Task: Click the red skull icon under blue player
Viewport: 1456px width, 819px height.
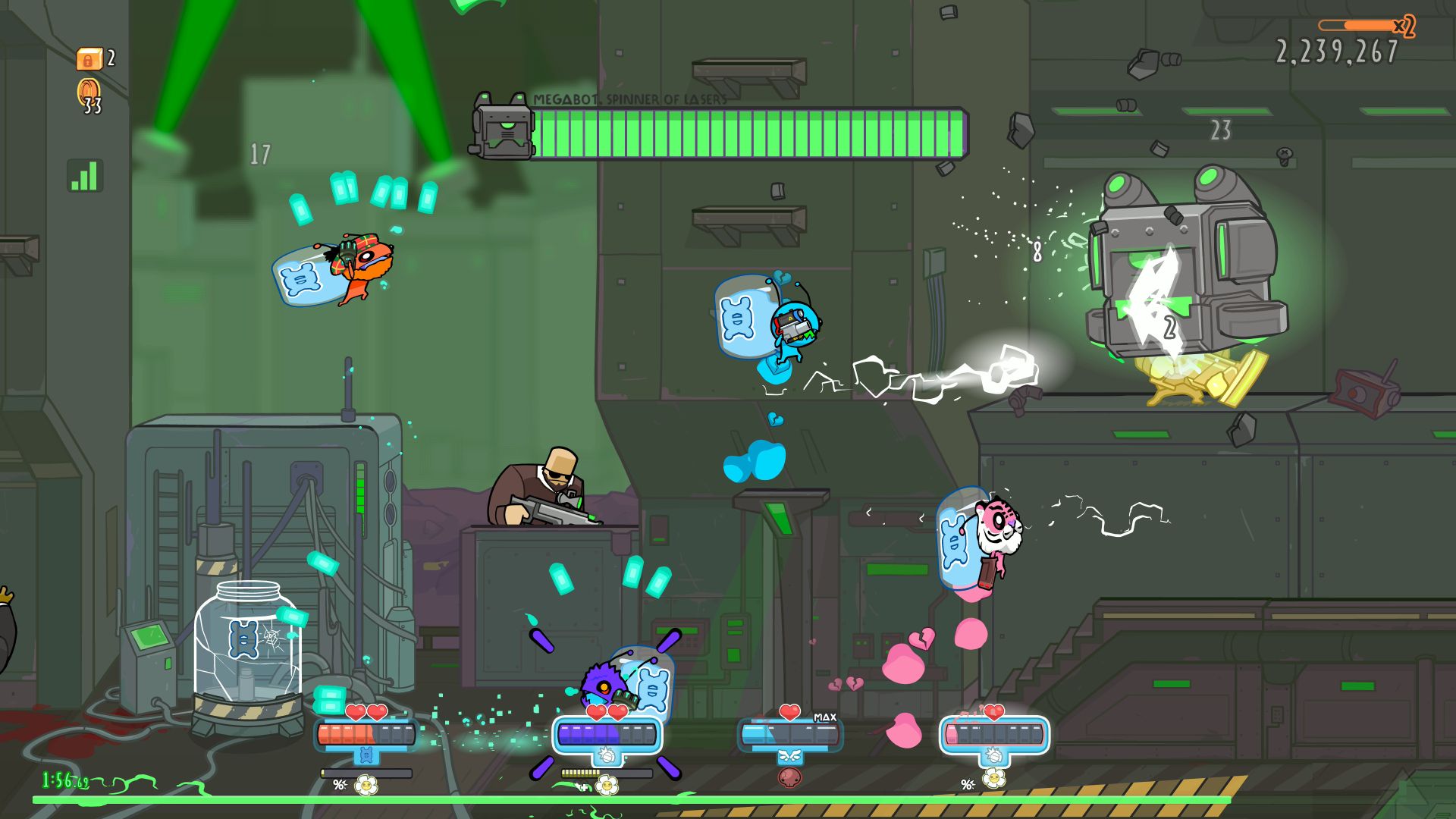Action: pos(789,777)
